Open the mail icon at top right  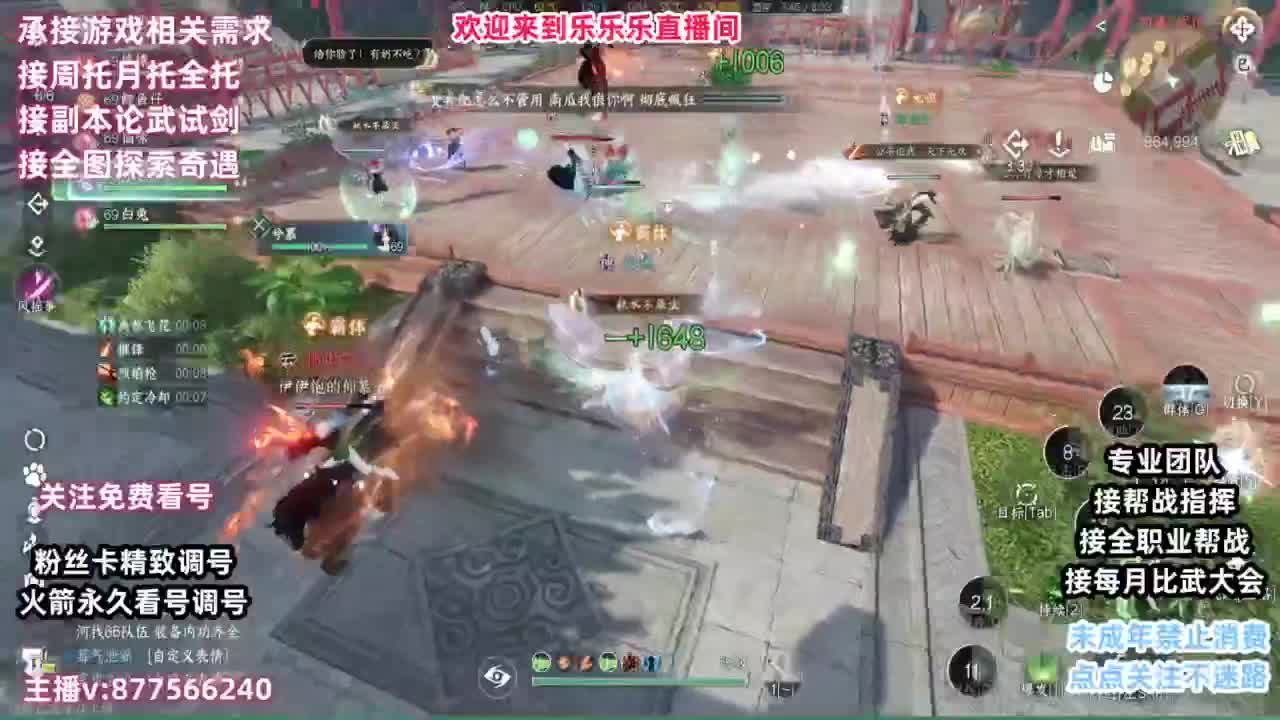1242,64
